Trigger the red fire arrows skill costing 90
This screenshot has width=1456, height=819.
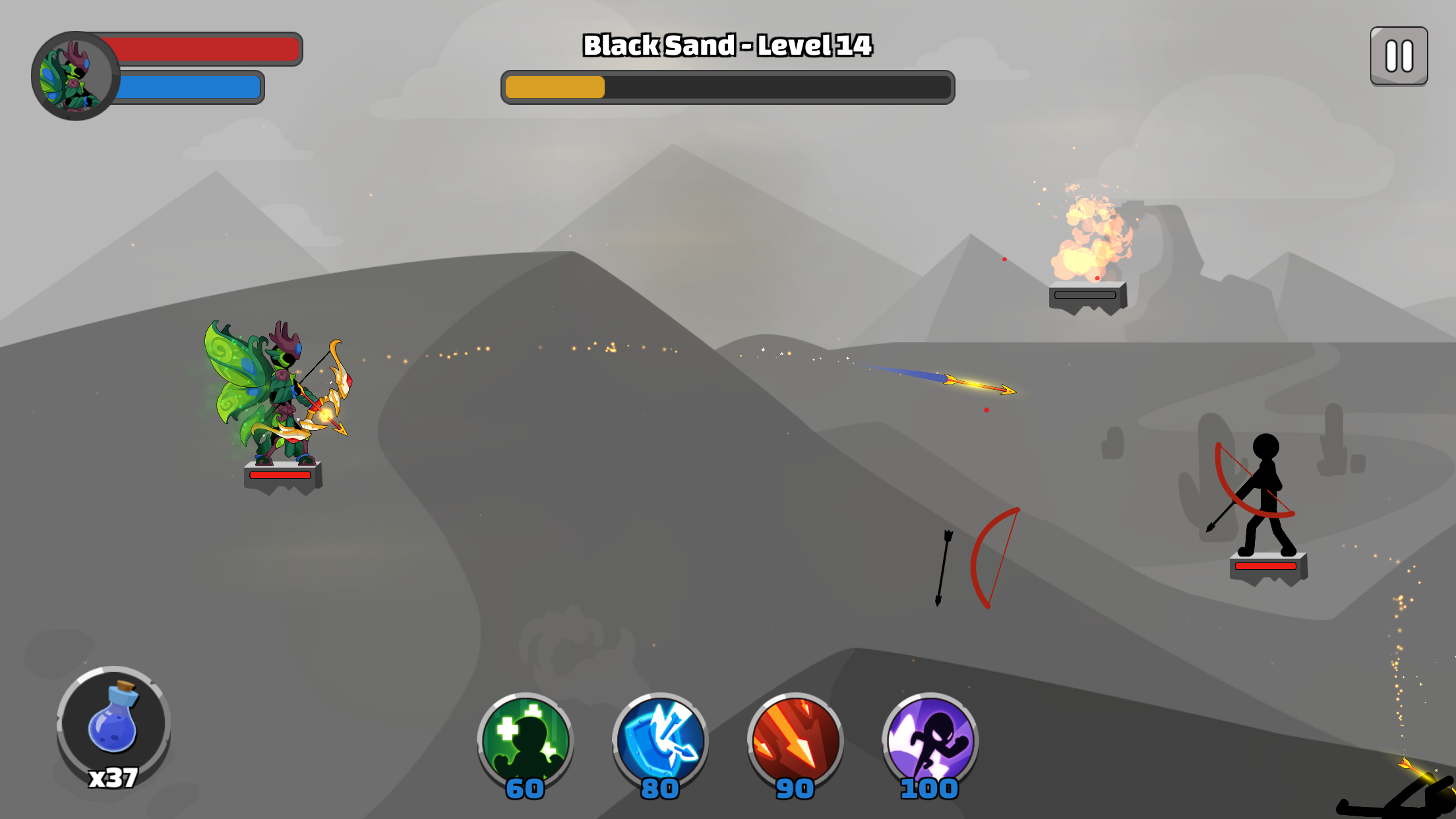(795, 740)
